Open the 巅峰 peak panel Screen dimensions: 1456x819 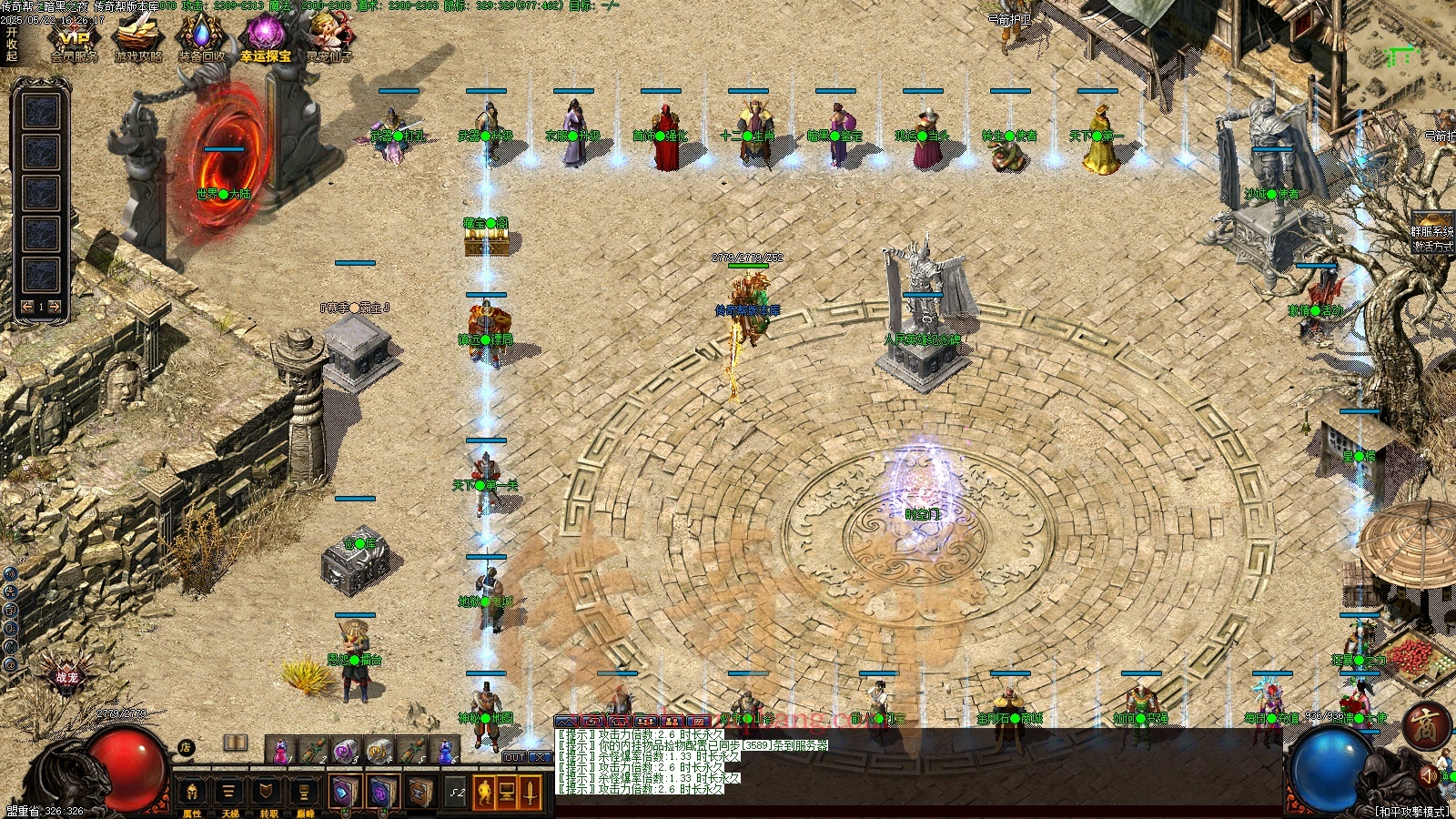[x=305, y=794]
